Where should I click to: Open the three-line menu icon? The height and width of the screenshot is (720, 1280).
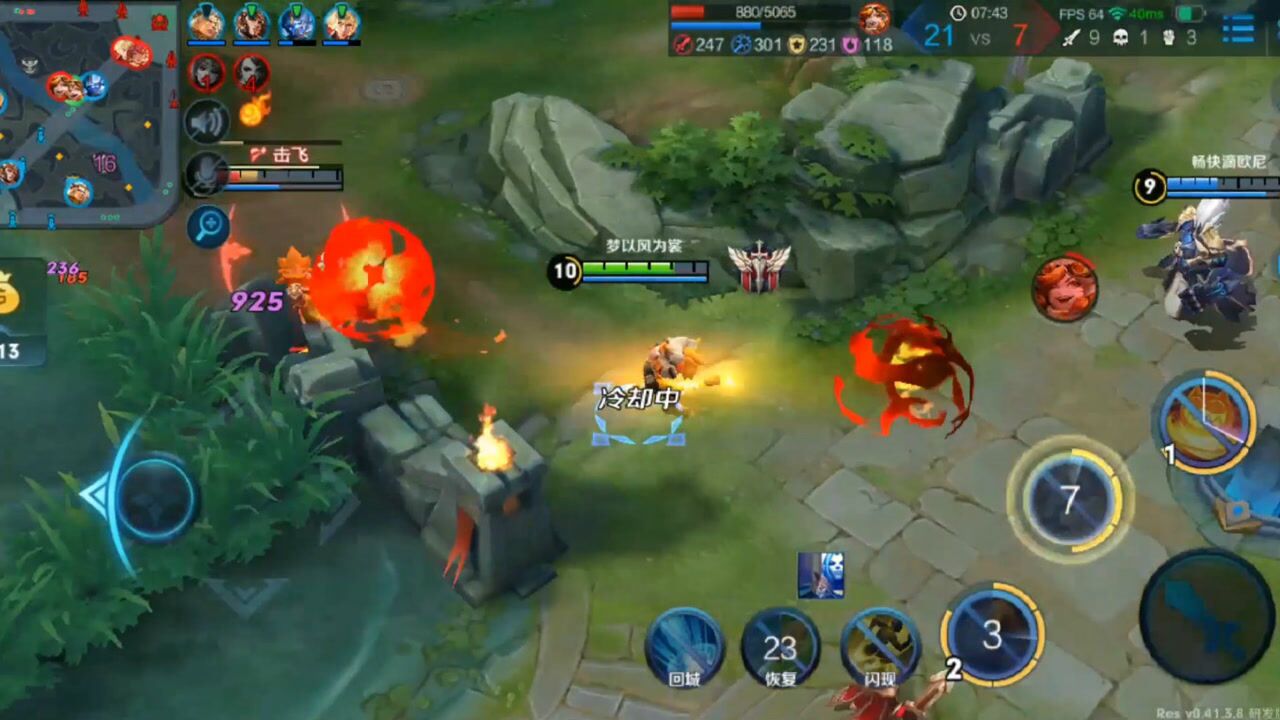coord(1238,28)
